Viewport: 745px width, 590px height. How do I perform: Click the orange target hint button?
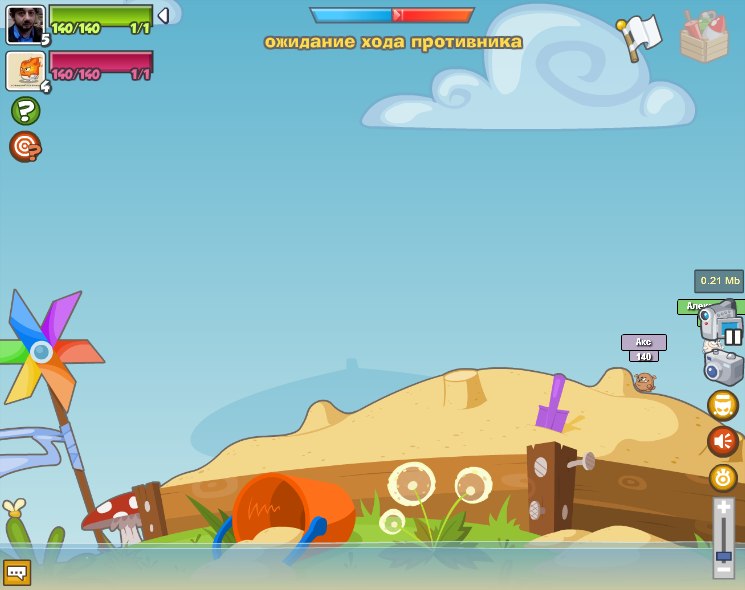pos(25,147)
